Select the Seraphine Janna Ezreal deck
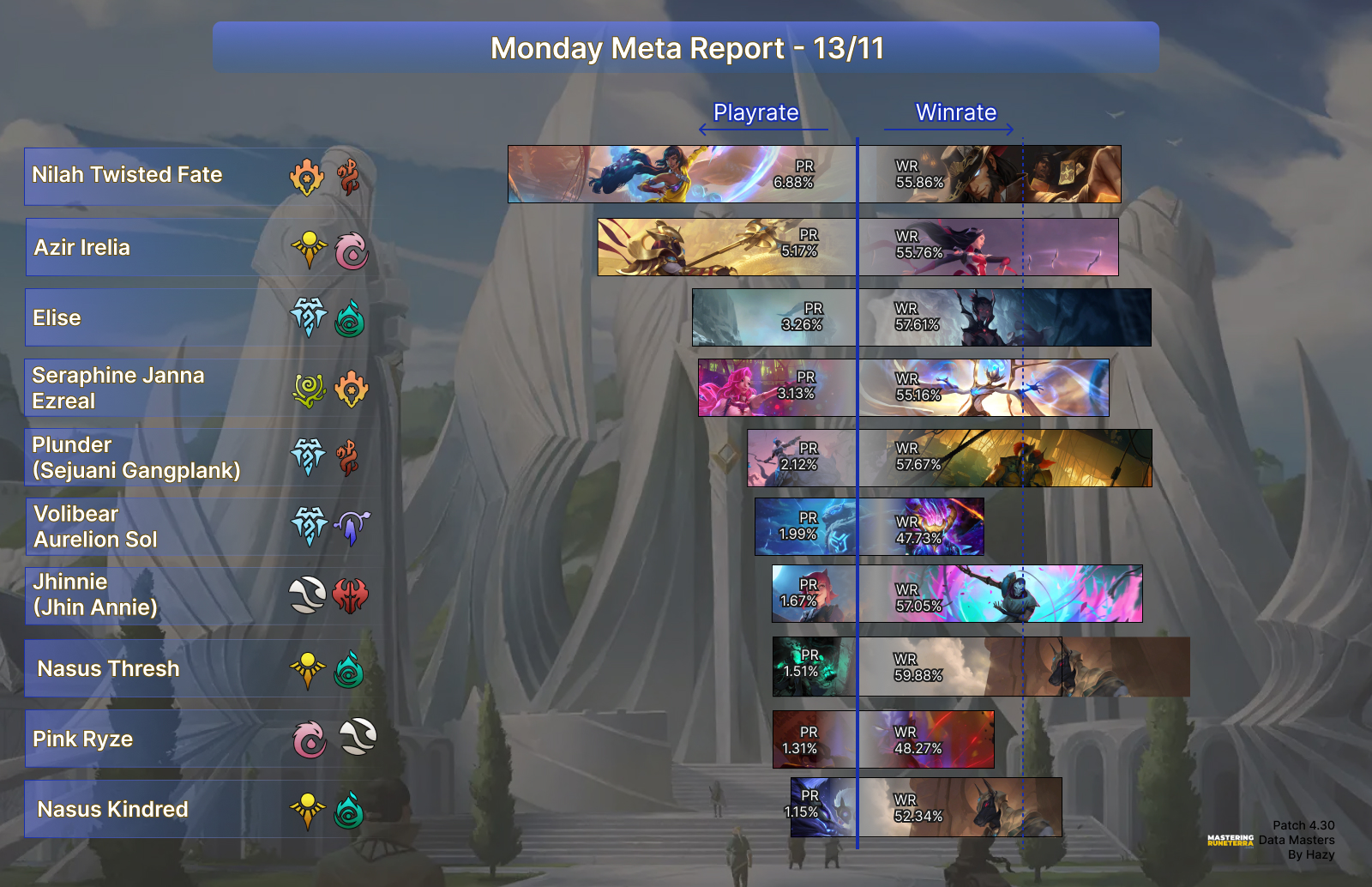1372x887 pixels. click(199, 388)
